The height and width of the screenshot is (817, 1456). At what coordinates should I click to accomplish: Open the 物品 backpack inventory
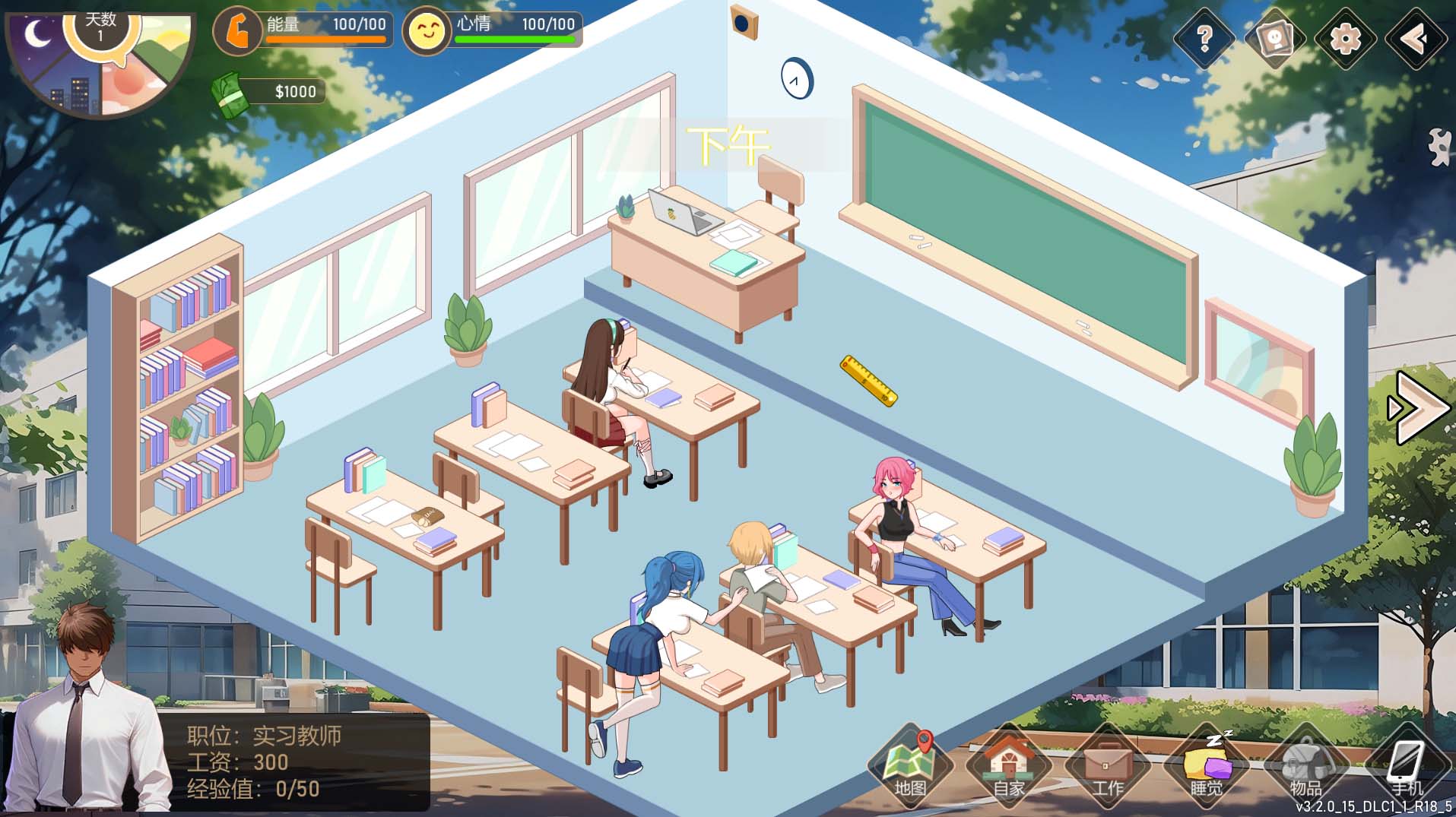coord(1305,766)
